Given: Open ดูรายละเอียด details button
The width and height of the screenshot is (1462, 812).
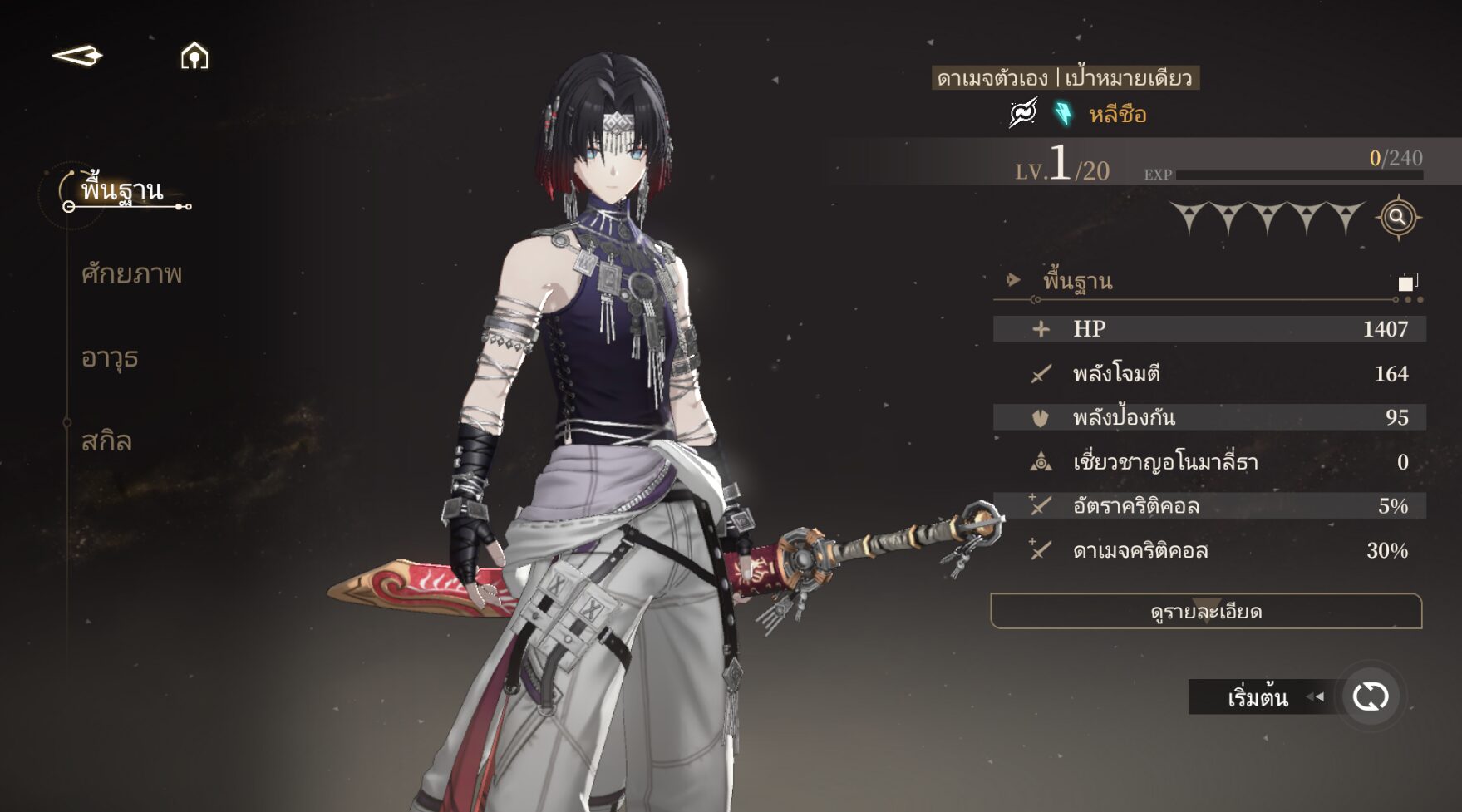Looking at the screenshot, I should coord(1206,612).
